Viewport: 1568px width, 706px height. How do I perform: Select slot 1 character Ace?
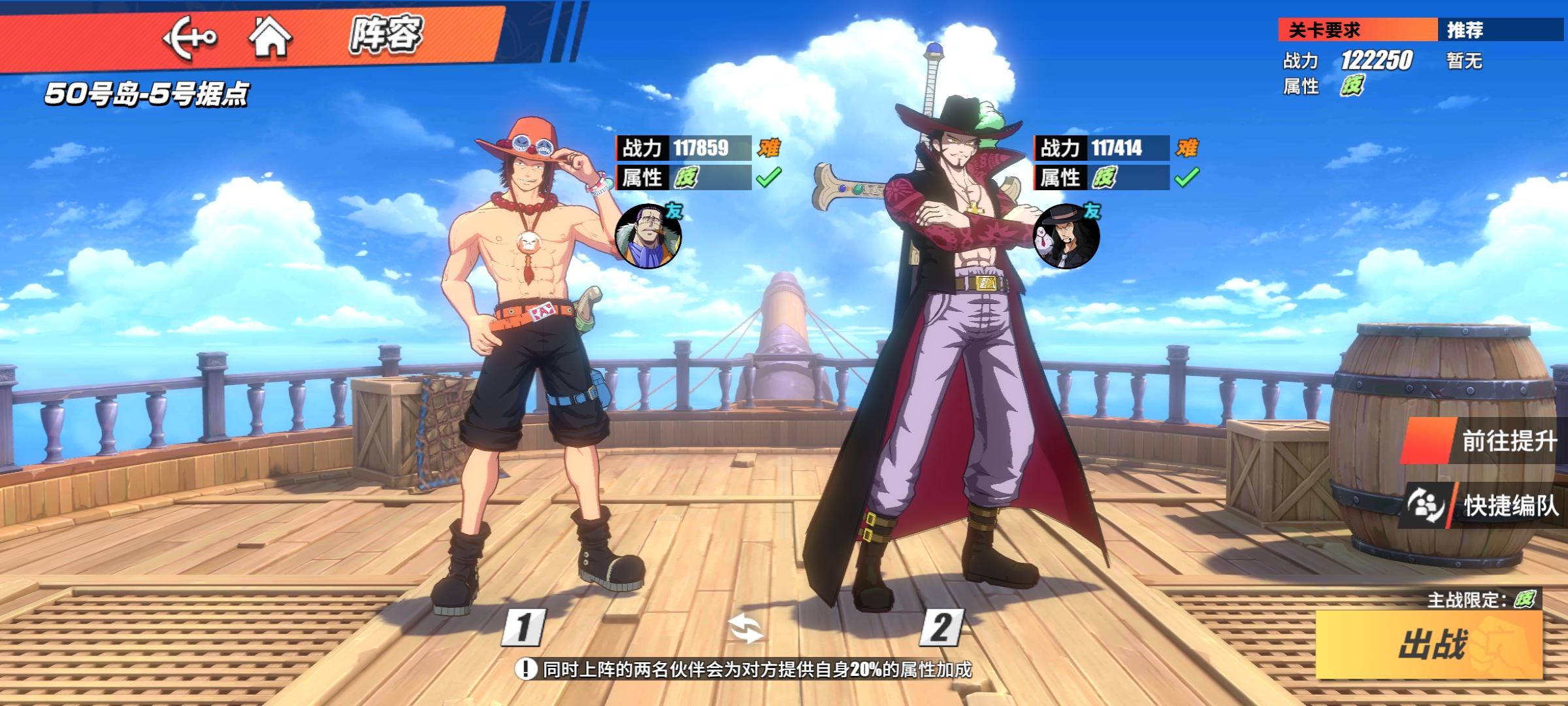[x=529, y=366]
